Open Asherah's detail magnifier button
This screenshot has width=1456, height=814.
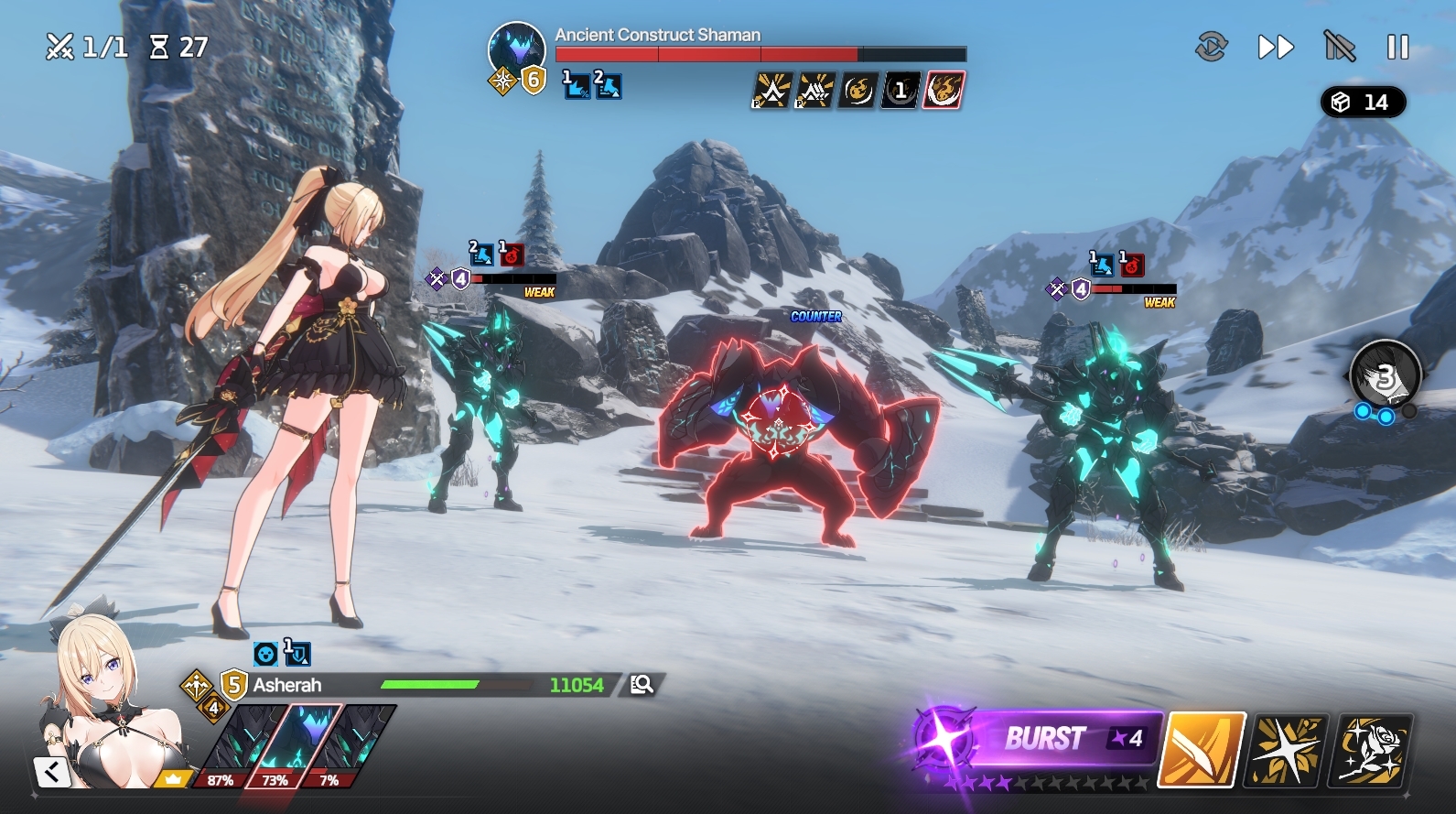point(642,684)
